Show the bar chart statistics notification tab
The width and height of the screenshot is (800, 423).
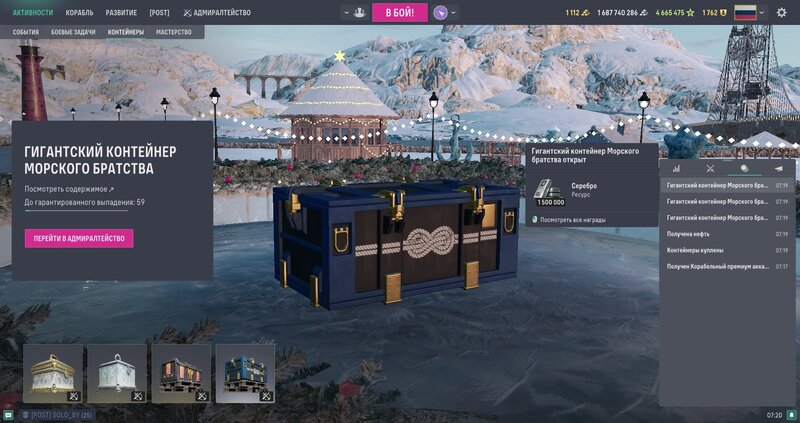point(676,169)
